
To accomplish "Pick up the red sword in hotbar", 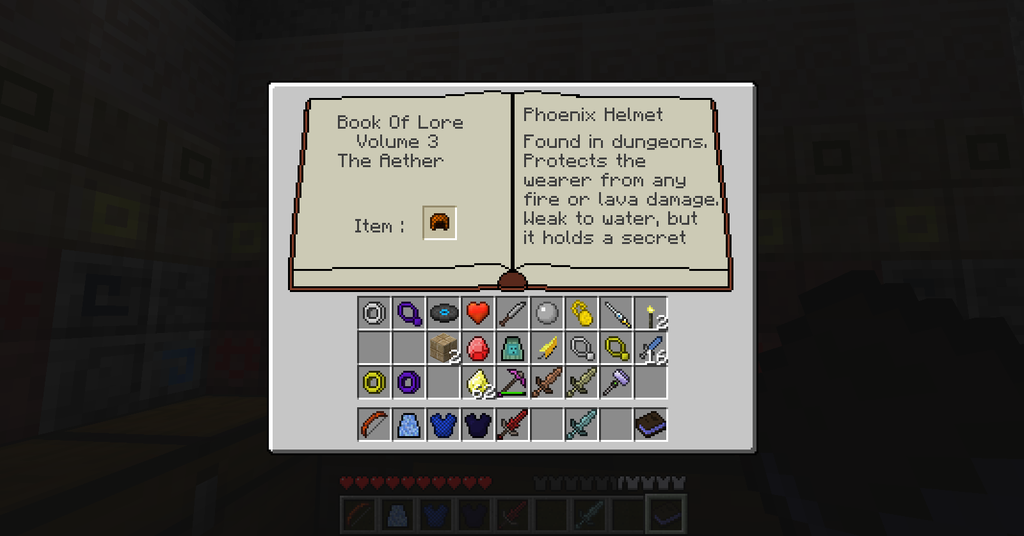I will [x=513, y=424].
